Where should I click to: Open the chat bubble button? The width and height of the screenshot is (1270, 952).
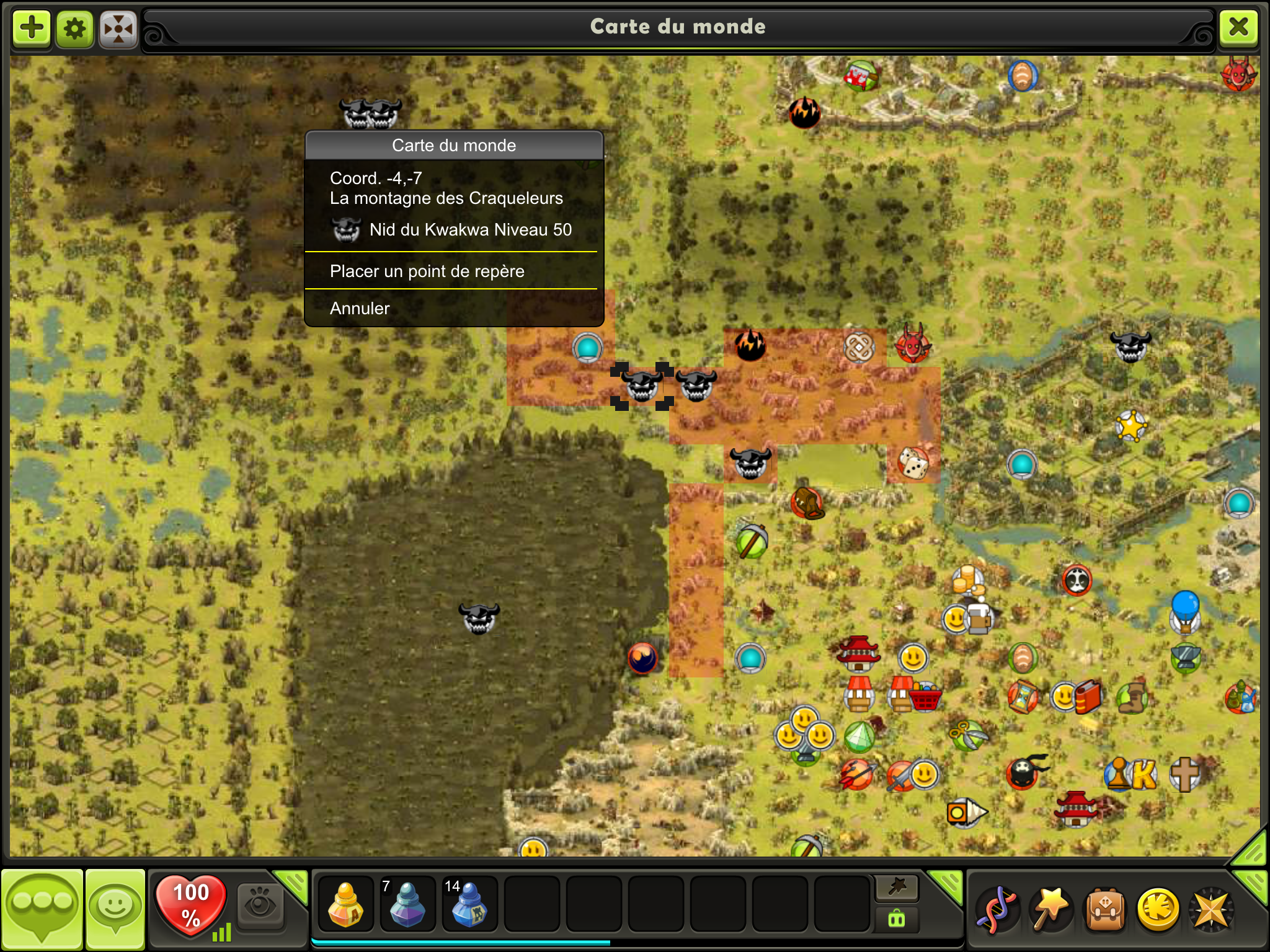42,909
